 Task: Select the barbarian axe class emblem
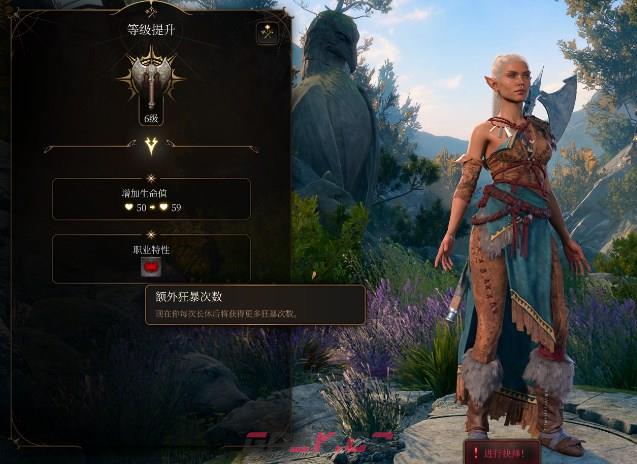click(x=151, y=78)
